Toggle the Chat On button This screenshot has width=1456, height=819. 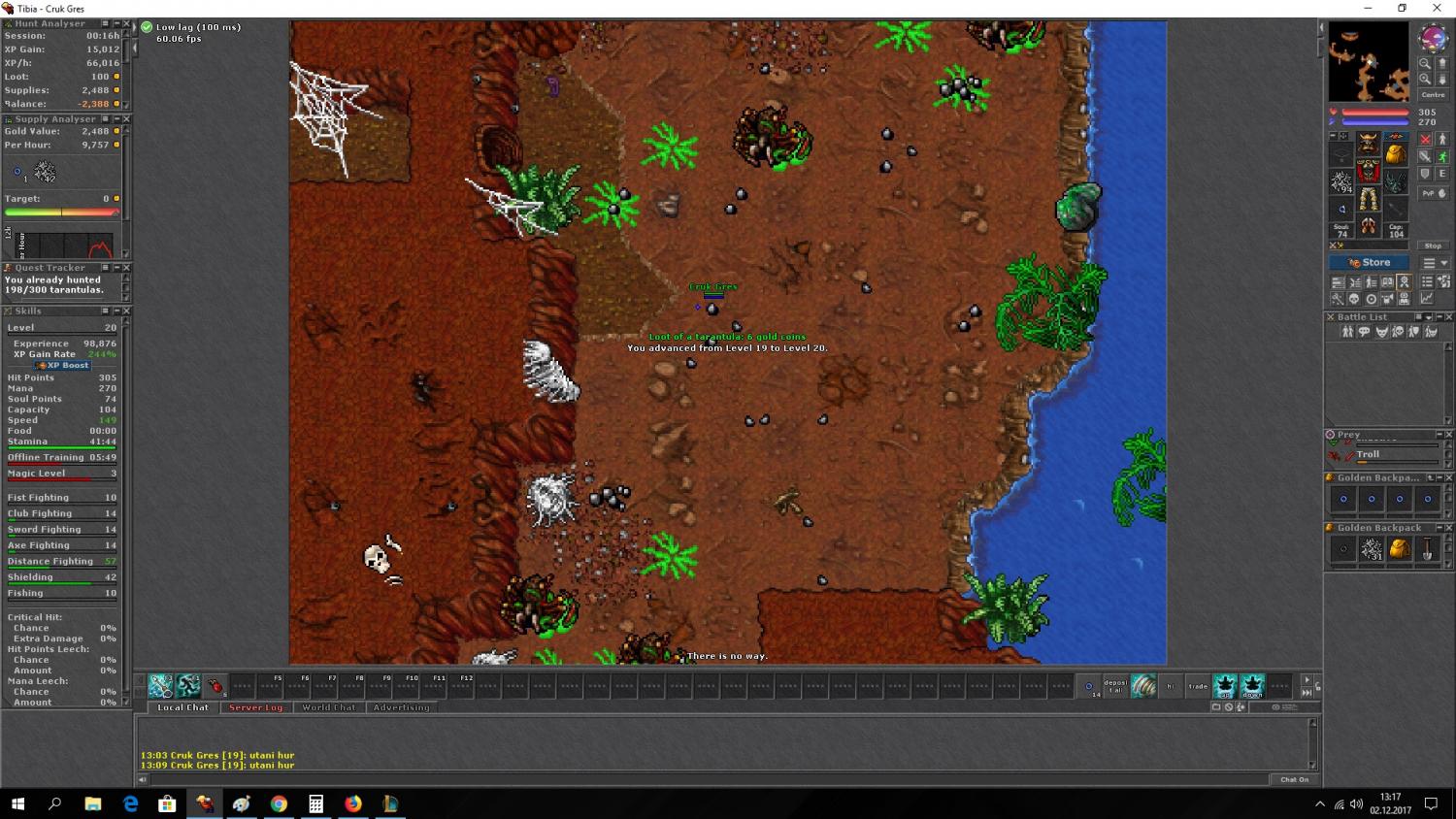(1294, 779)
